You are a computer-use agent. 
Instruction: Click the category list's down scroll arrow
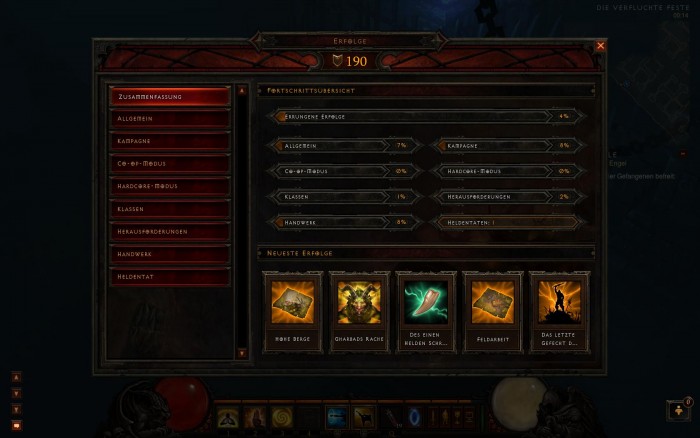[241, 353]
